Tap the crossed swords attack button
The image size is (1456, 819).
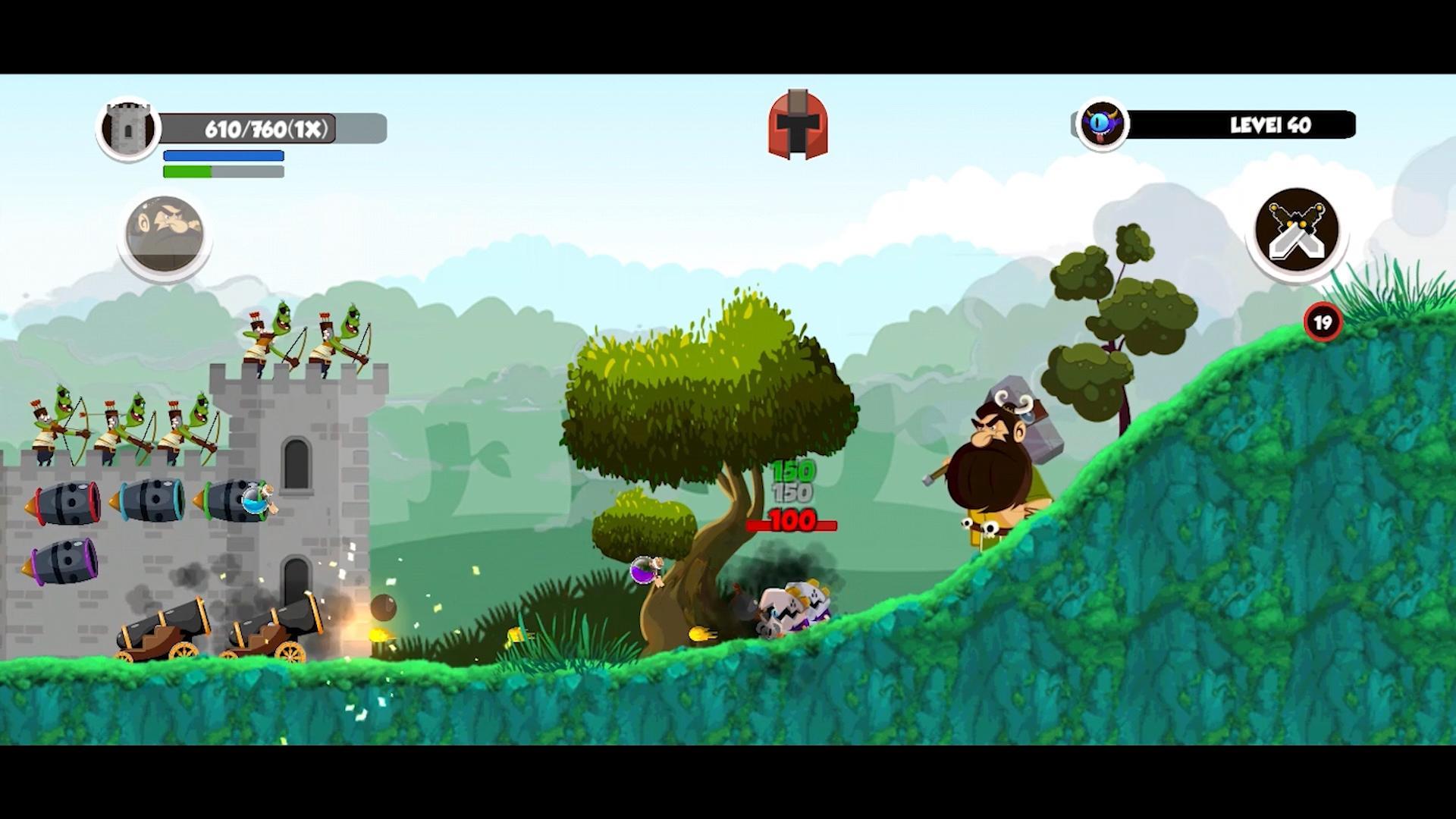click(x=1296, y=230)
